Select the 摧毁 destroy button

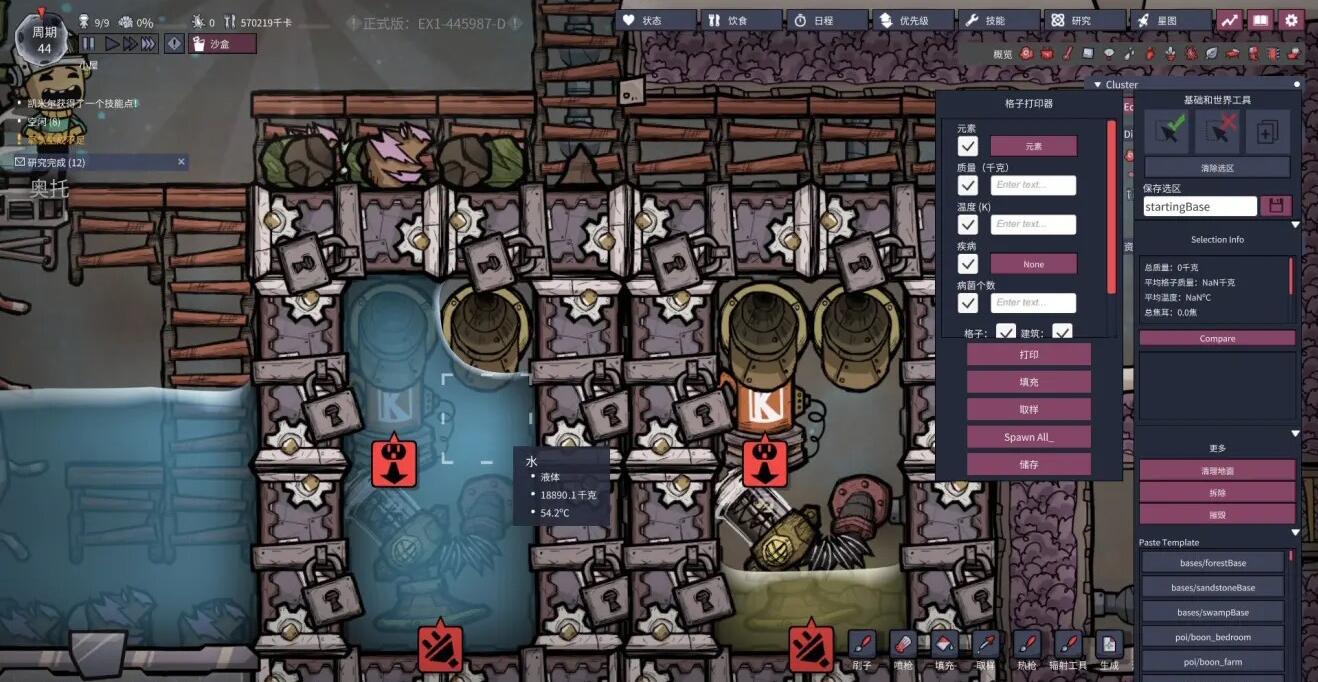[x=1217, y=514]
